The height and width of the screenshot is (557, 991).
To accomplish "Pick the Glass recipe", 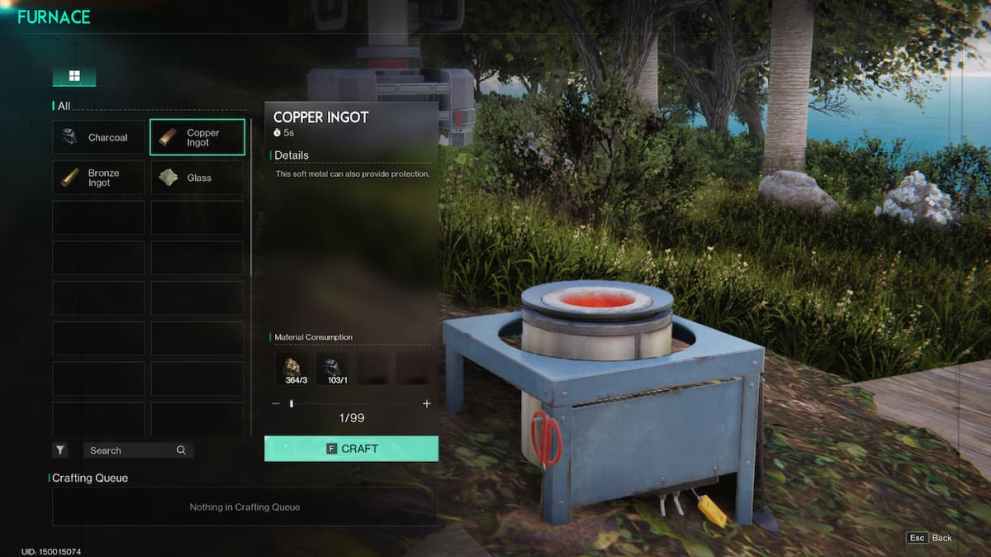I will [x=197, y=178].
